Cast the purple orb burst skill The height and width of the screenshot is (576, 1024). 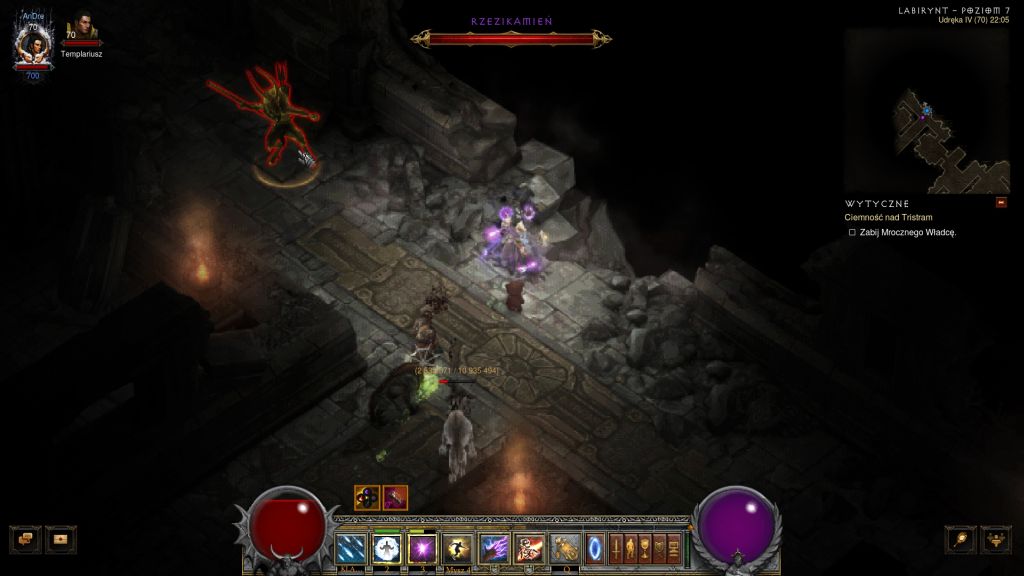click(x=422, y=548)
